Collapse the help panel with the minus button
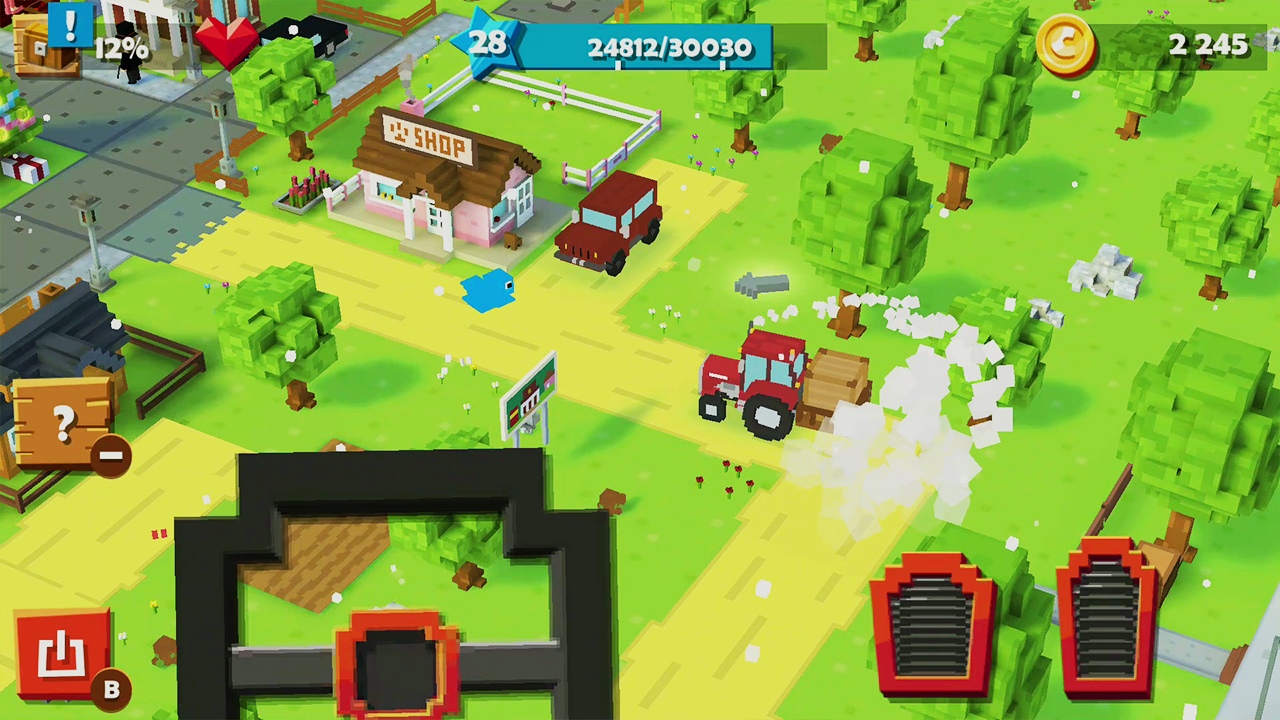The image size is (1280, 720). coord(110,457)
